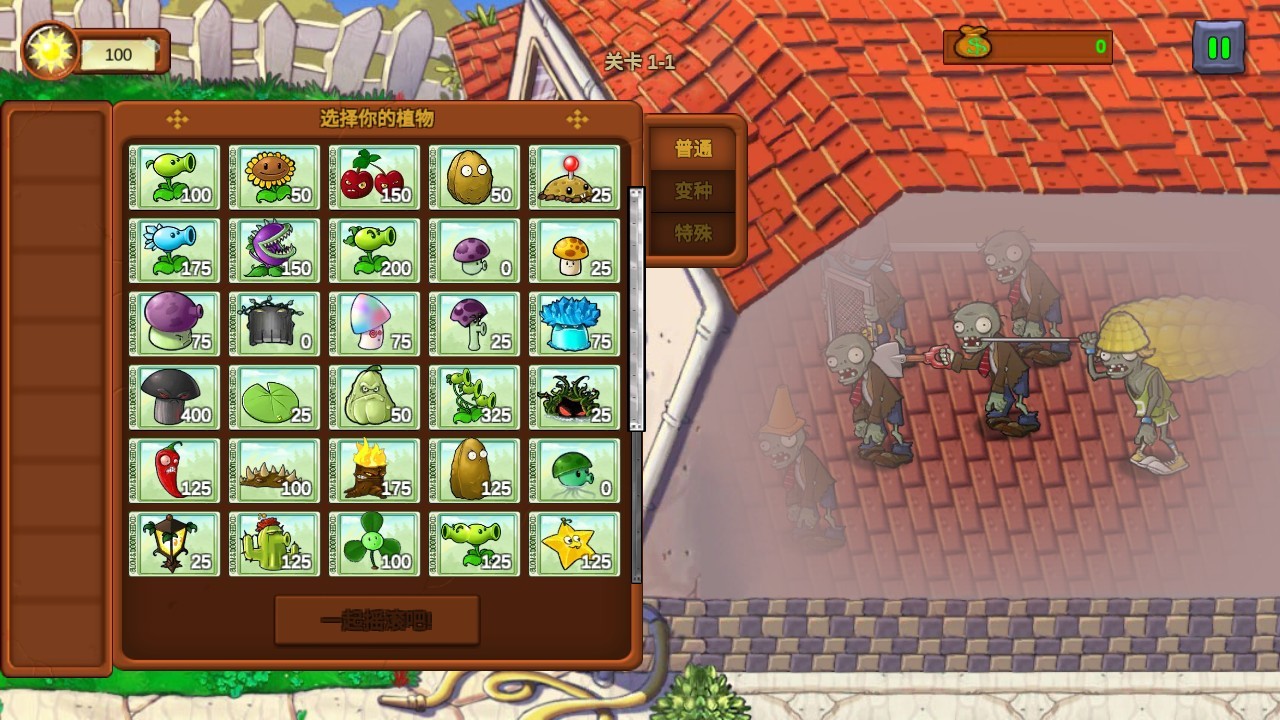Choose the orange Sun-shroom card
Image resolution: width=1280 pixels, height=720 pixels.
[x=574, y=250]
